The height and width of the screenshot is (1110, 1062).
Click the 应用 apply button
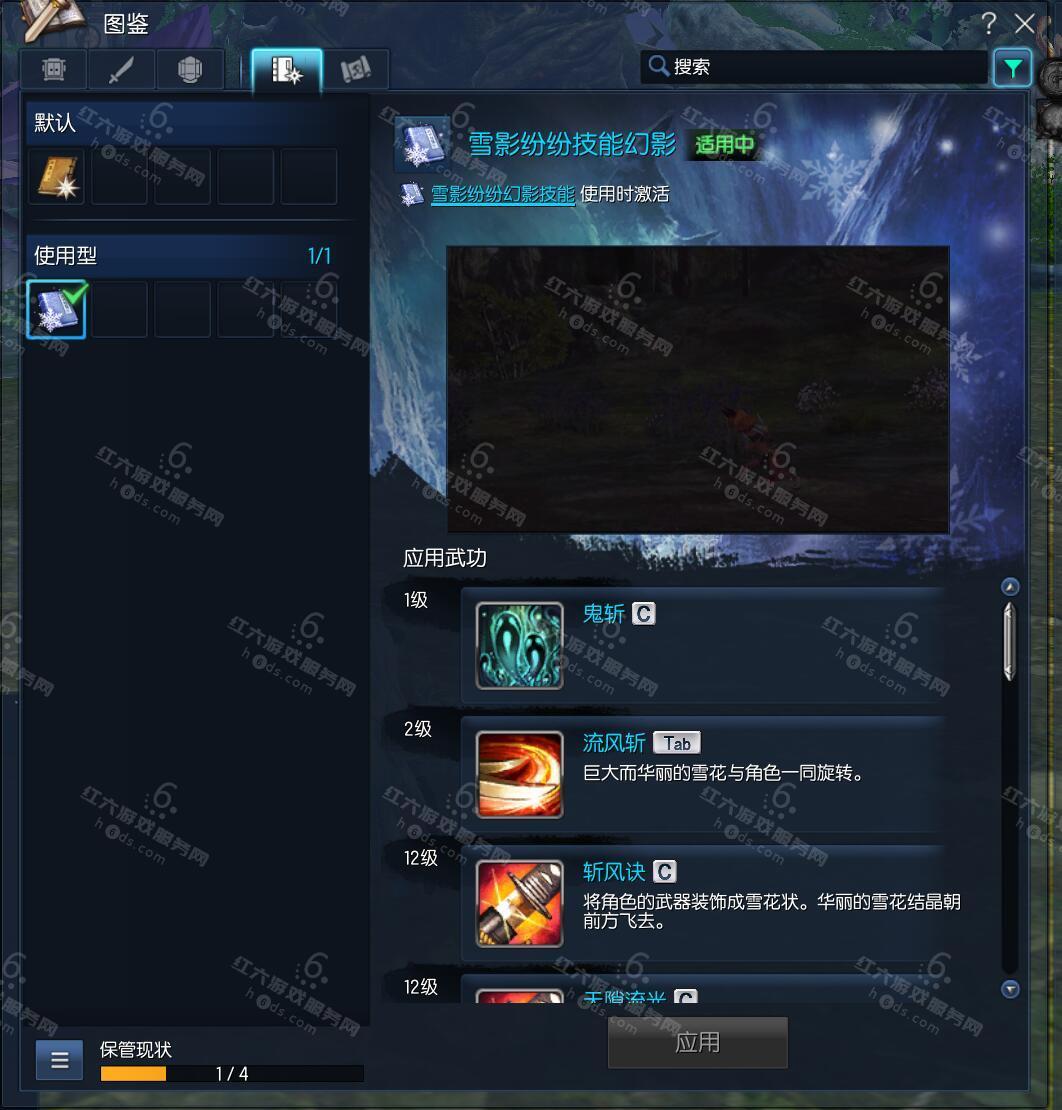coord(697,1043)
